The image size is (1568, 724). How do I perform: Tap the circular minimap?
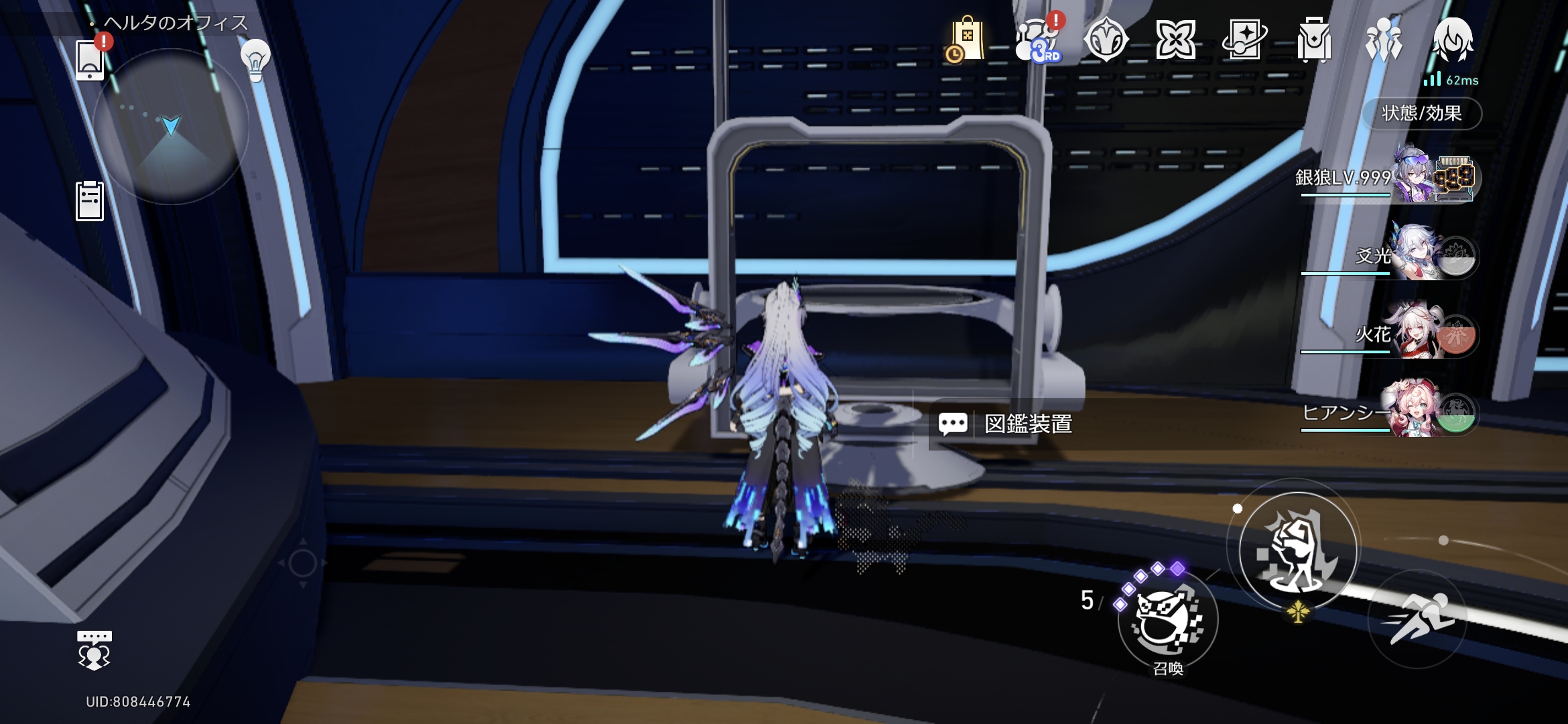(x=171, y=126)
